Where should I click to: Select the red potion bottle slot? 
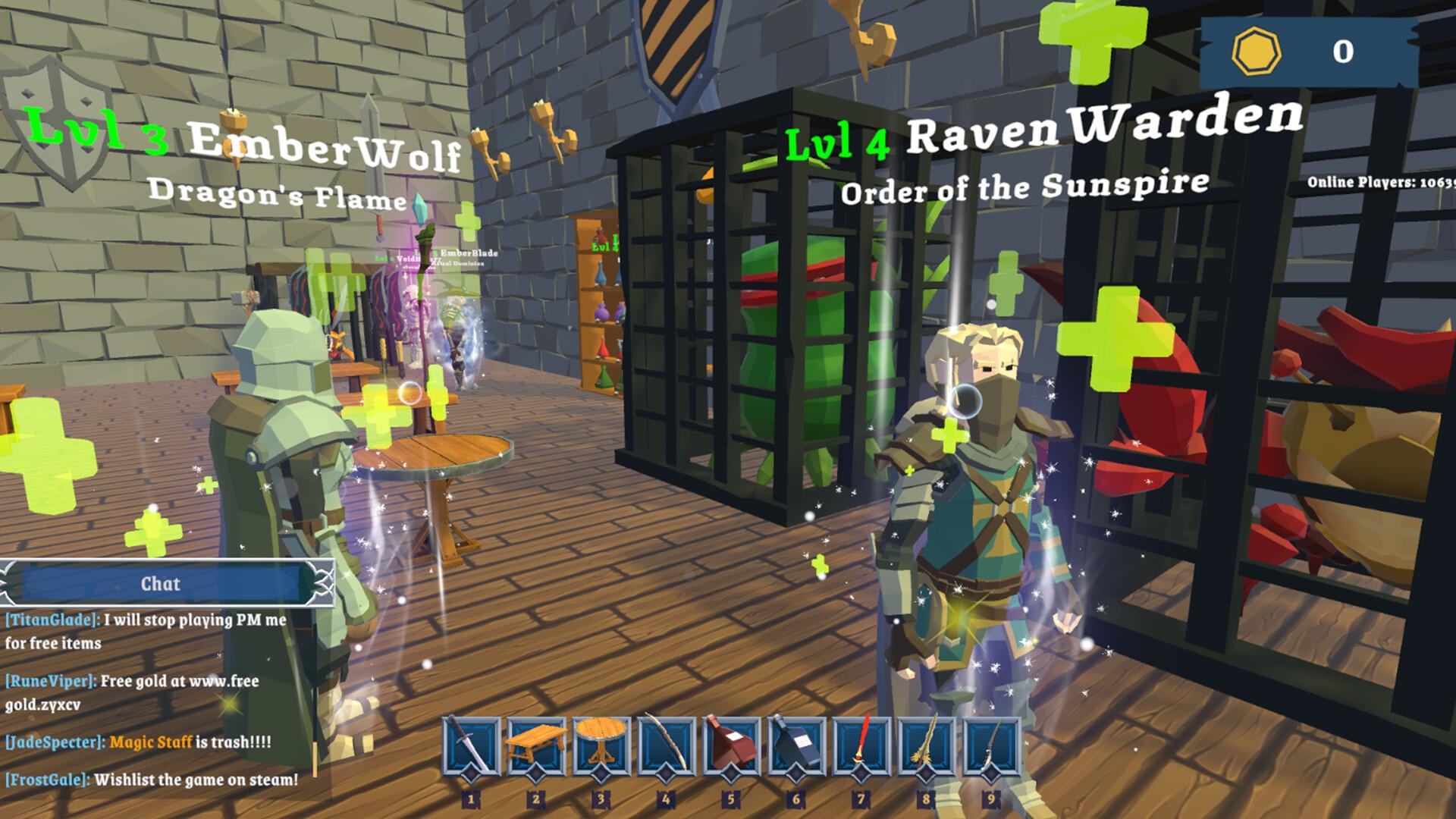point(731,748)
